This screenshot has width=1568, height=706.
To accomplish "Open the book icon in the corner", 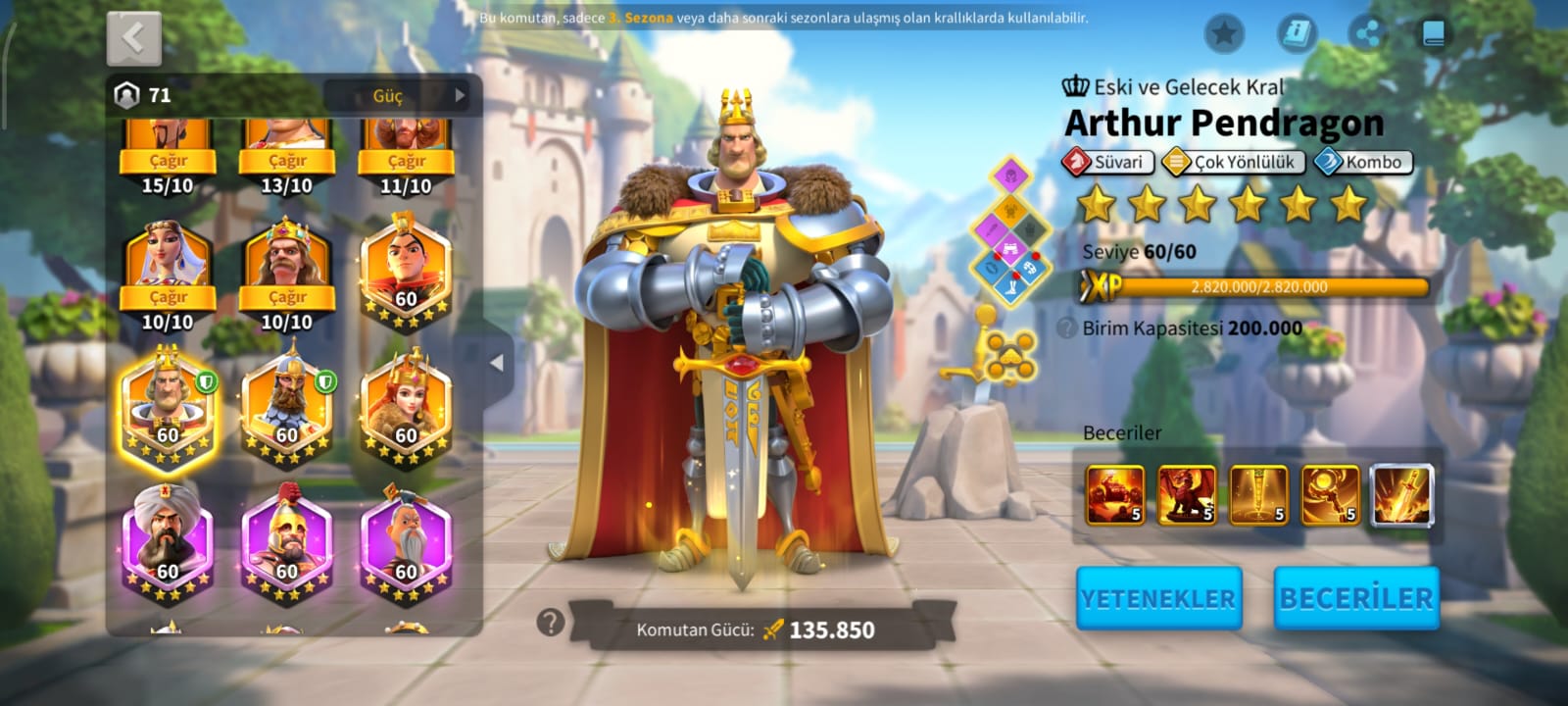I will coord(1433,34).
